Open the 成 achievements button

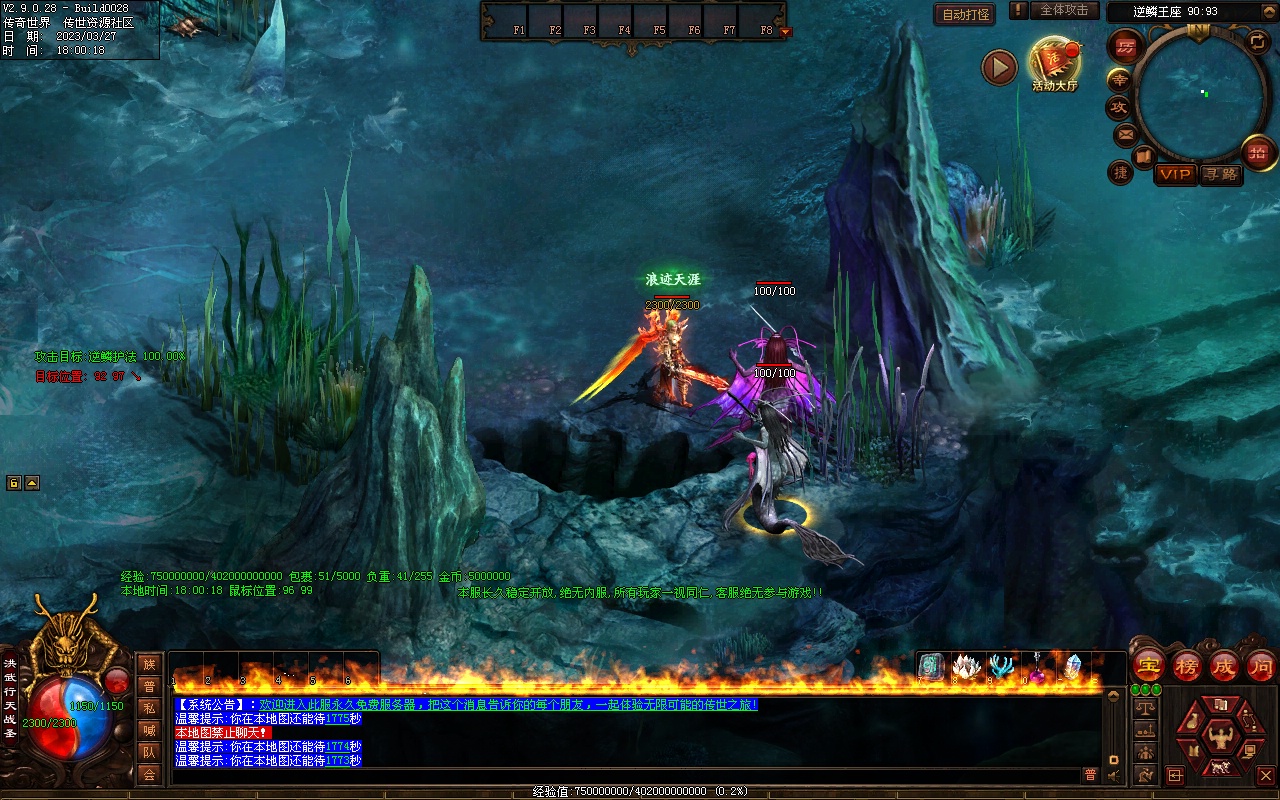click(1224, 665)
